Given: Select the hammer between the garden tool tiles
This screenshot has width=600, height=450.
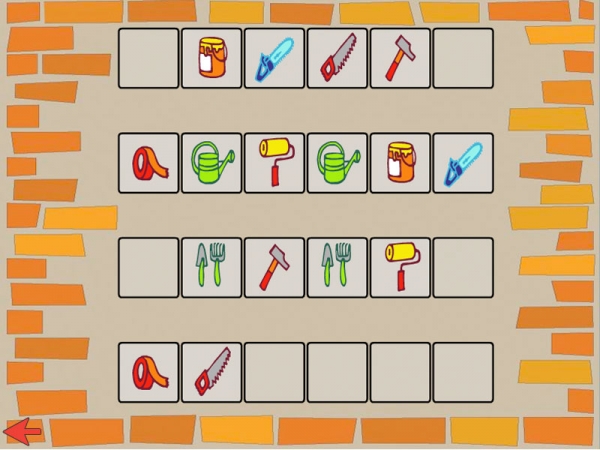Looking at the screenshot, I should pos(274,267).
